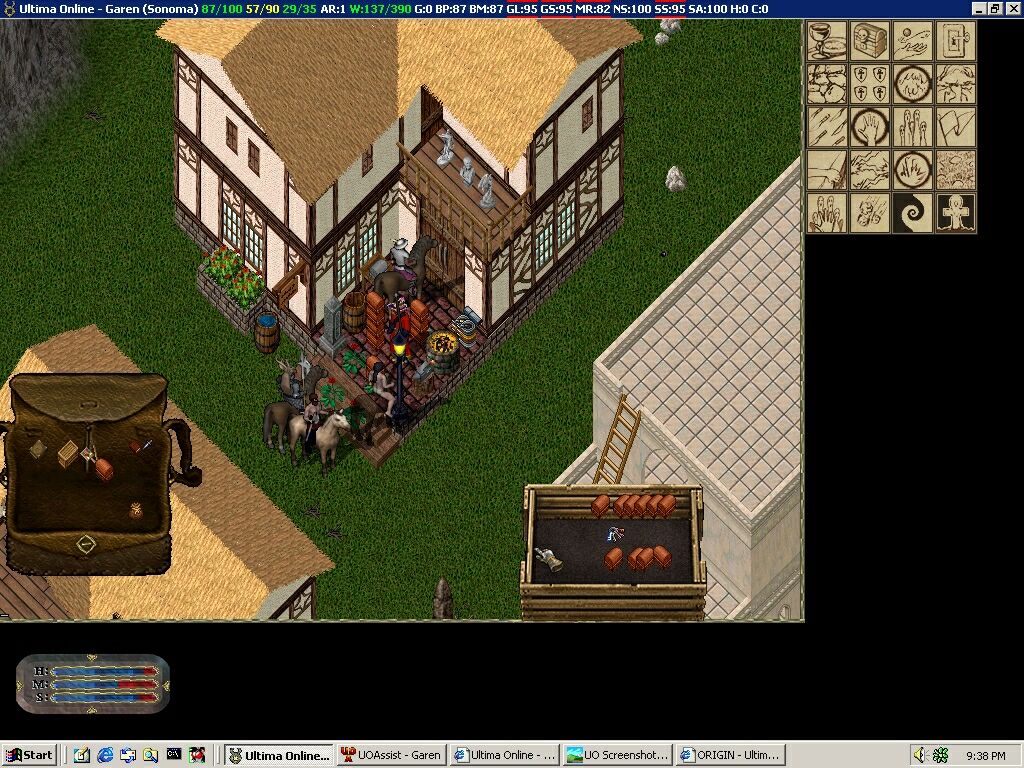Close the Ultima Online window
This screenshot has height=768, width=1024.
click(1012, 8)
